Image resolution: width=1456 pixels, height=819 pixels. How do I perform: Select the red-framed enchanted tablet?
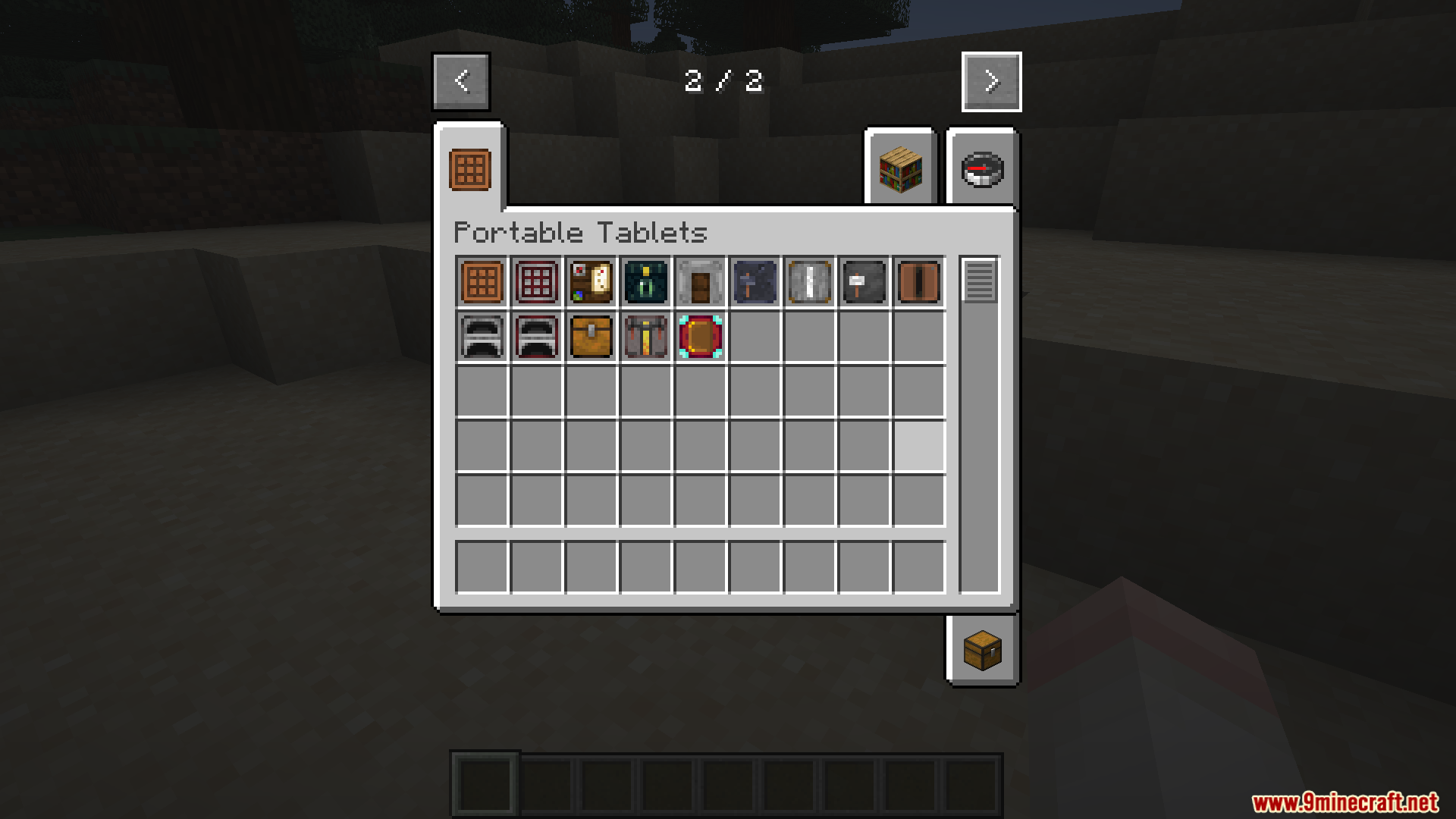tap(699, 336)
